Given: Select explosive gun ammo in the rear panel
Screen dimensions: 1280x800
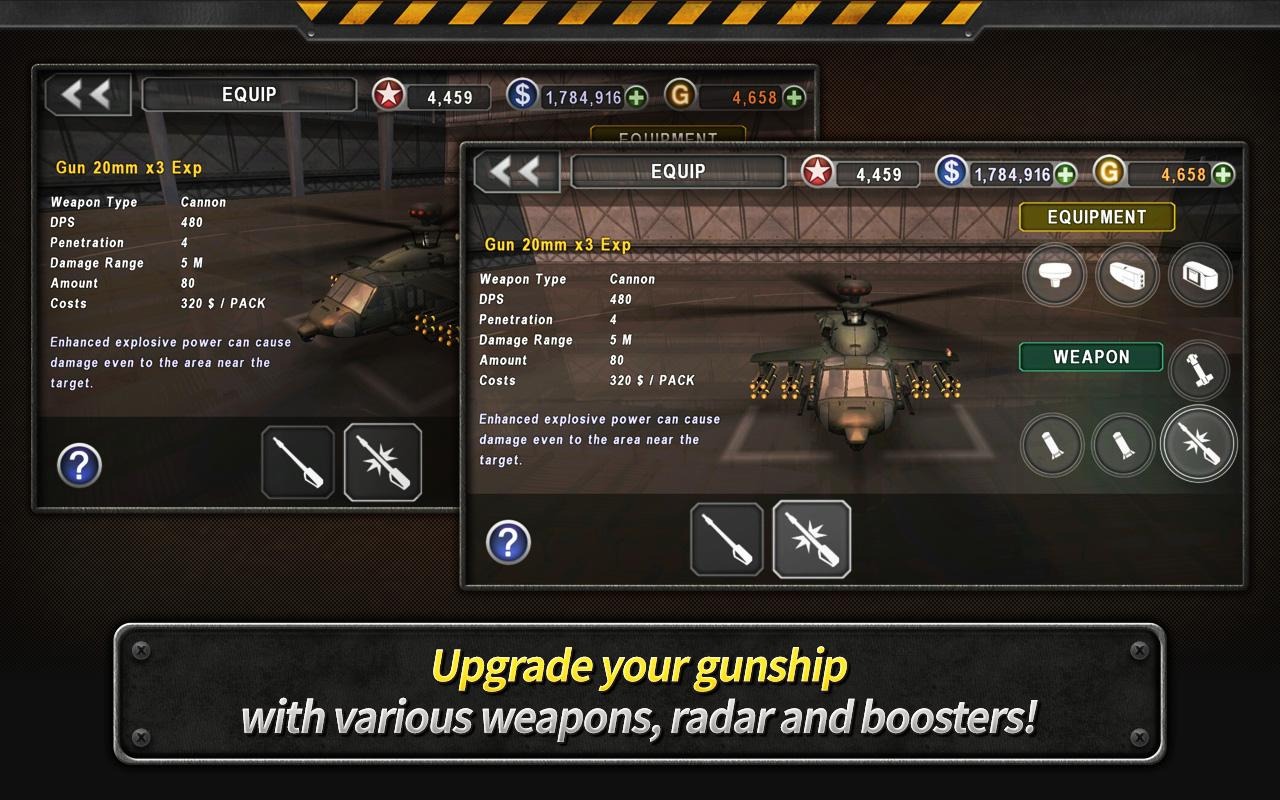Looking at the screenshot, I should click(x=383, y=462).
